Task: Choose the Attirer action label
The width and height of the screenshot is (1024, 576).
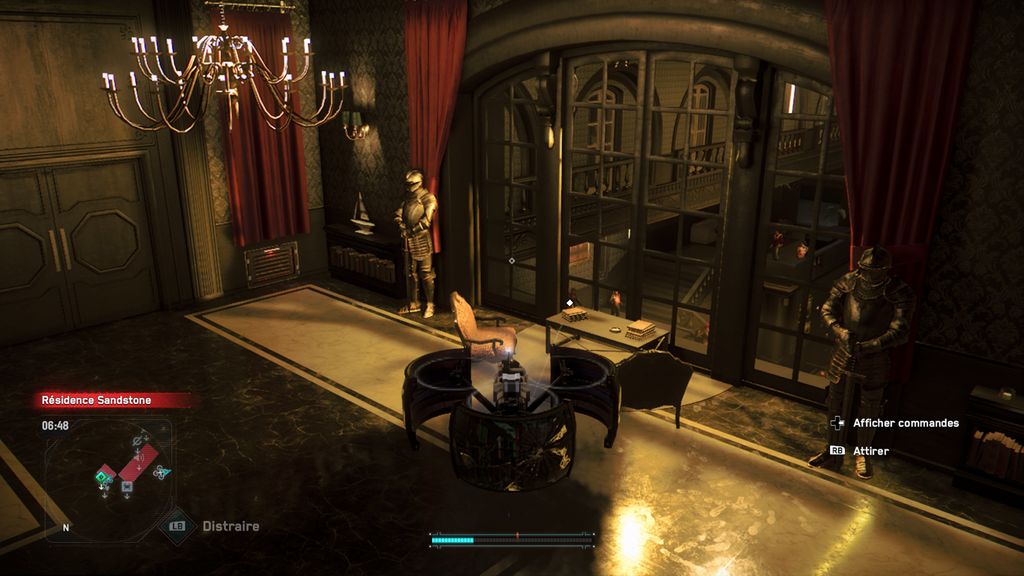Action: click(x=870, y=451)
